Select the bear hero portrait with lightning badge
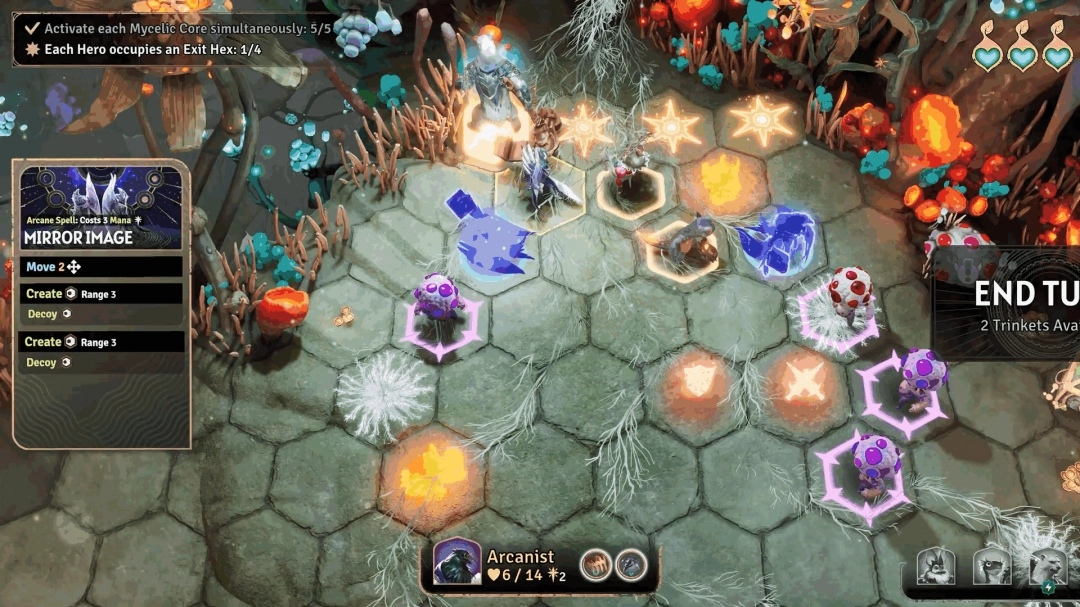Screen dimensions: 1080x607 point(1046,567)
